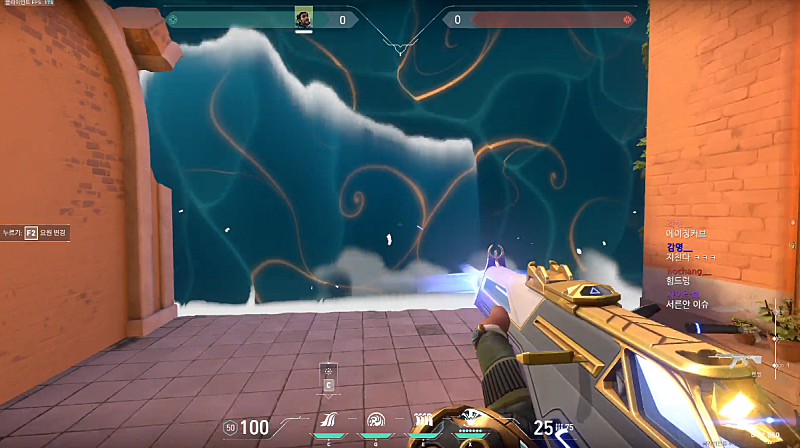Use the High Tide wall ability icon
Viewport: 800px width, 448px height.
point(421,421)
